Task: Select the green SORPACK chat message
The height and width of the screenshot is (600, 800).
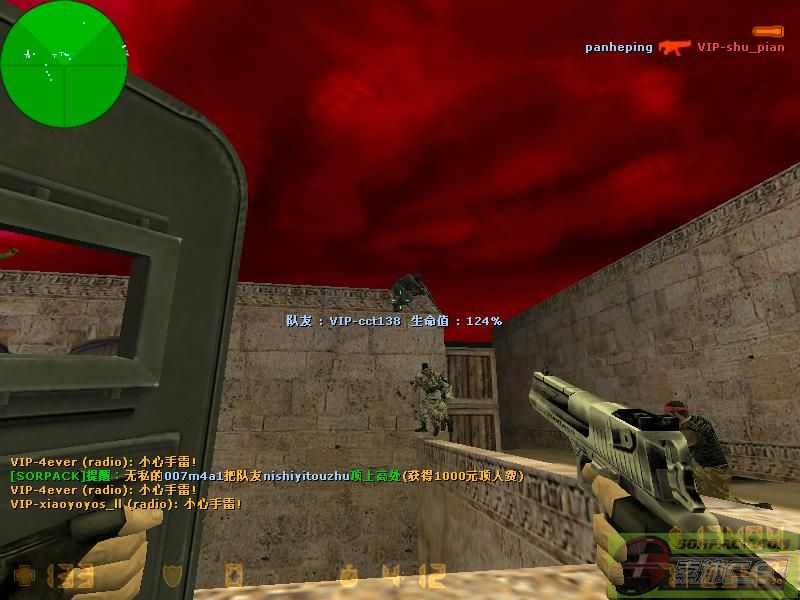Action: [x=267, y=477]
